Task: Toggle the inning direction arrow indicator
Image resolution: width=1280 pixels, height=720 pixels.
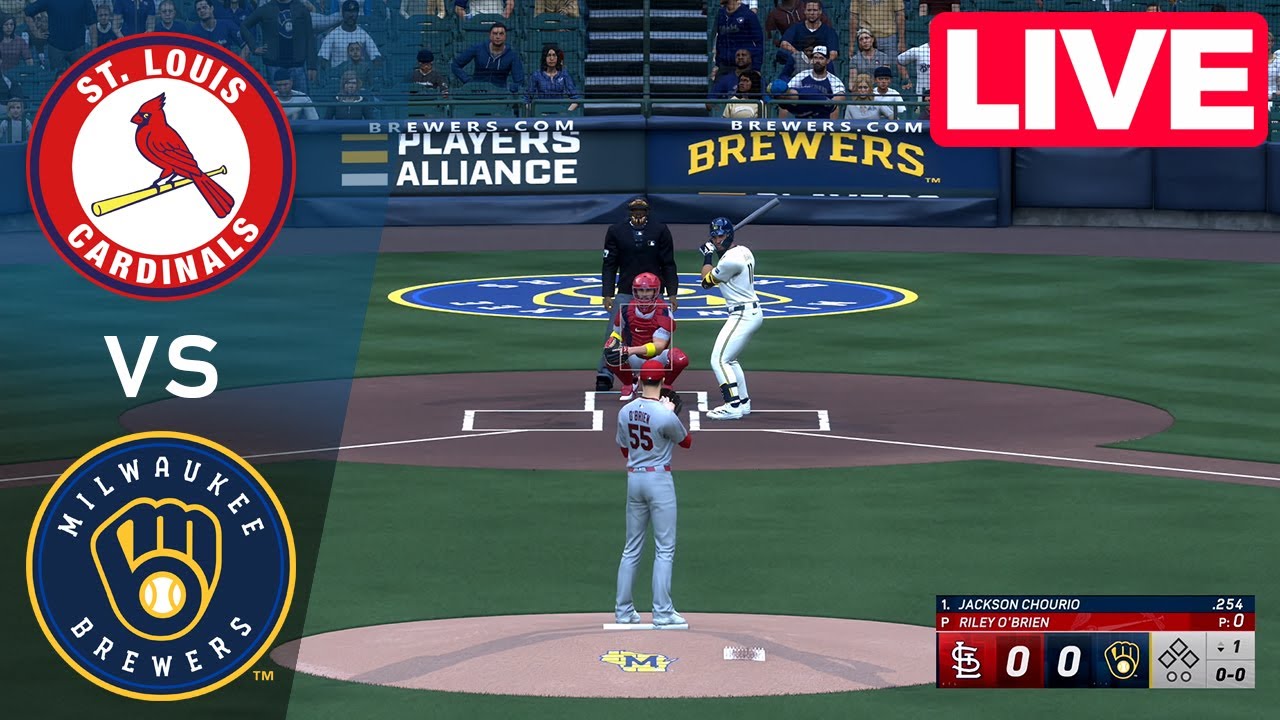Action: pyautogui.click(x=1222, y=645)
